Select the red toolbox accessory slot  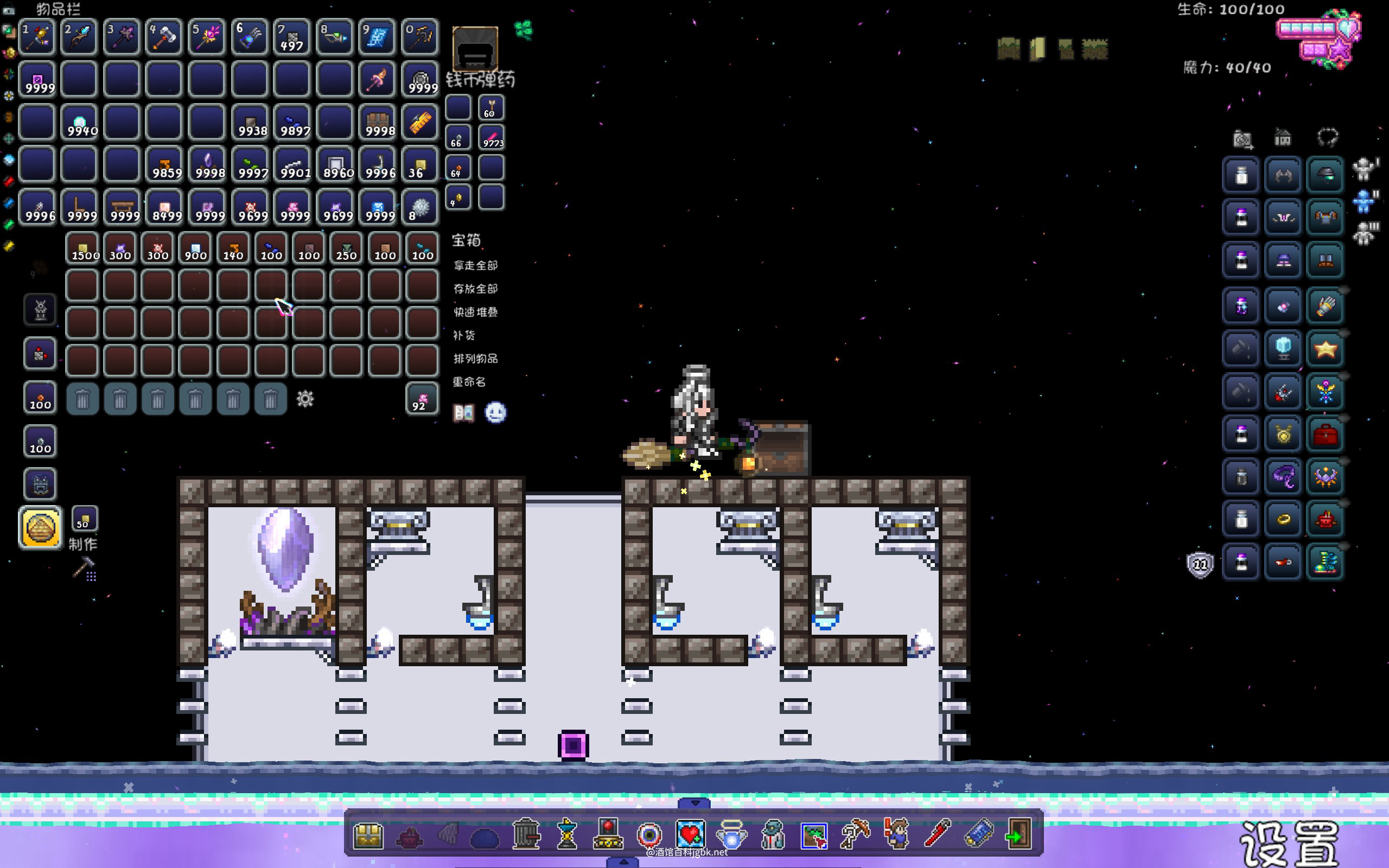pos(1325,435)
